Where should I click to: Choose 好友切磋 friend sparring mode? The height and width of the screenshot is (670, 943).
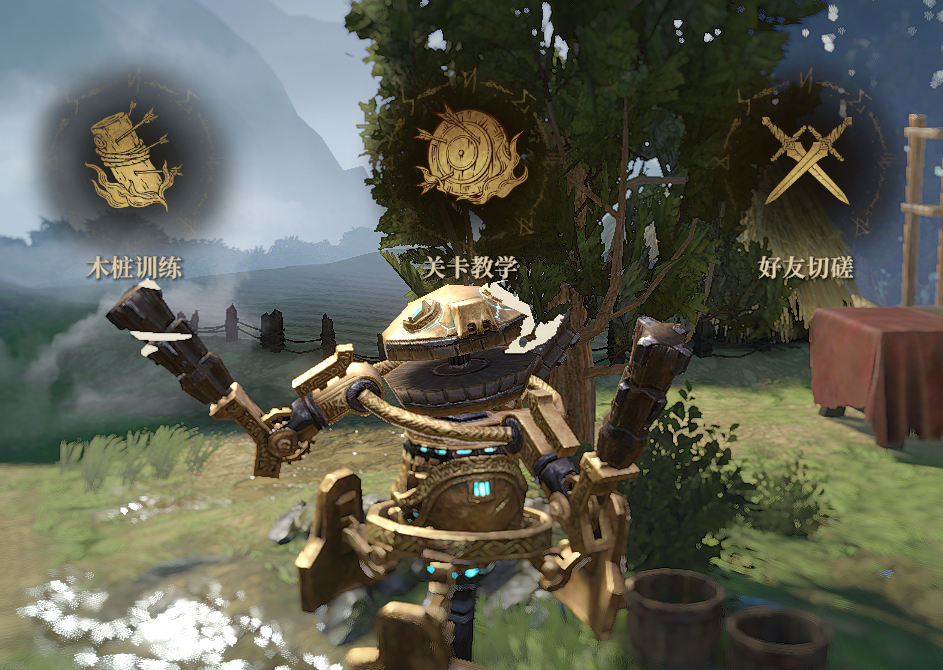805,158
